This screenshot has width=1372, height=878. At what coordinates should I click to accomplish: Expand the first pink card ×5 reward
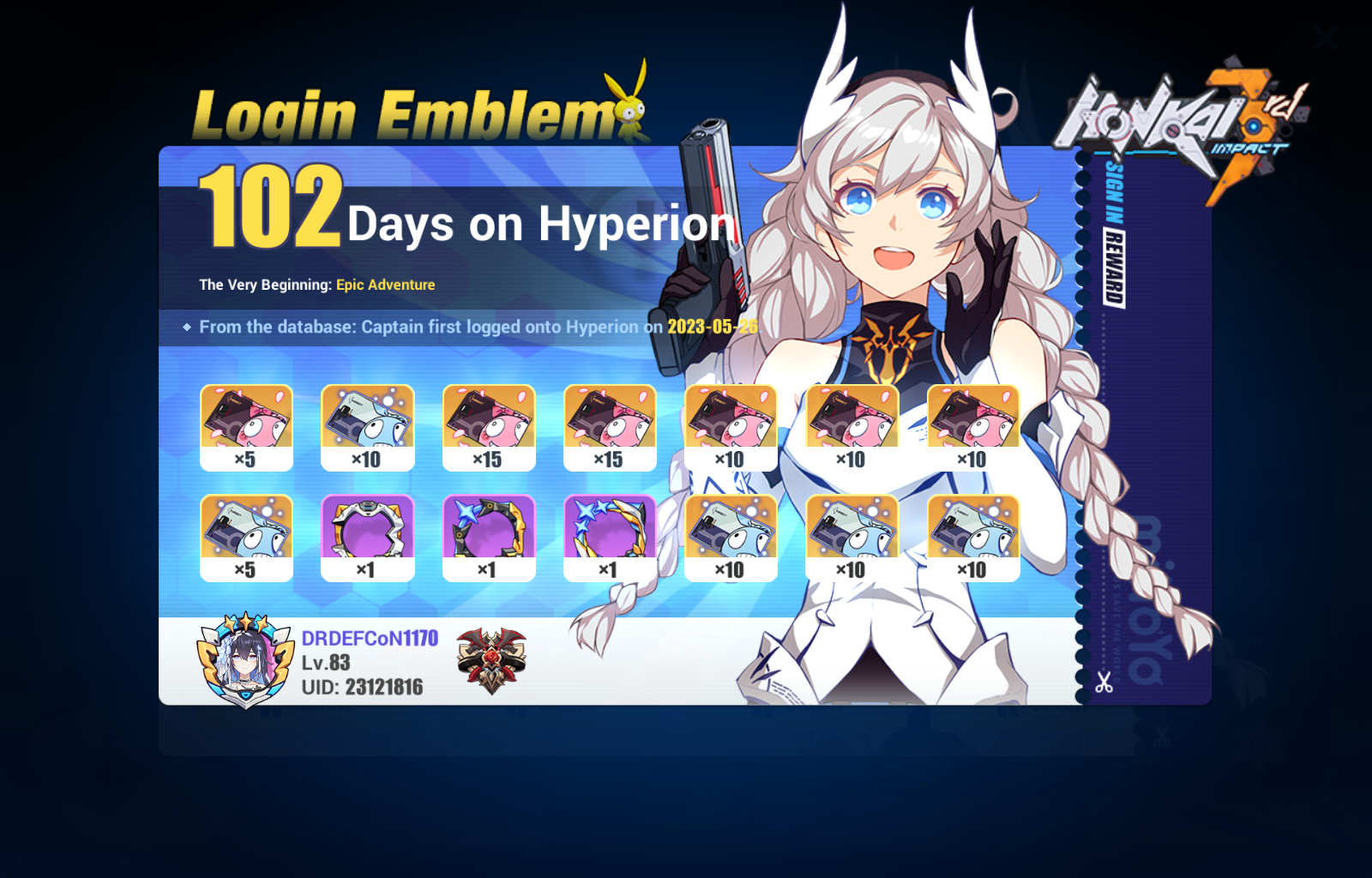click(246, 426)
